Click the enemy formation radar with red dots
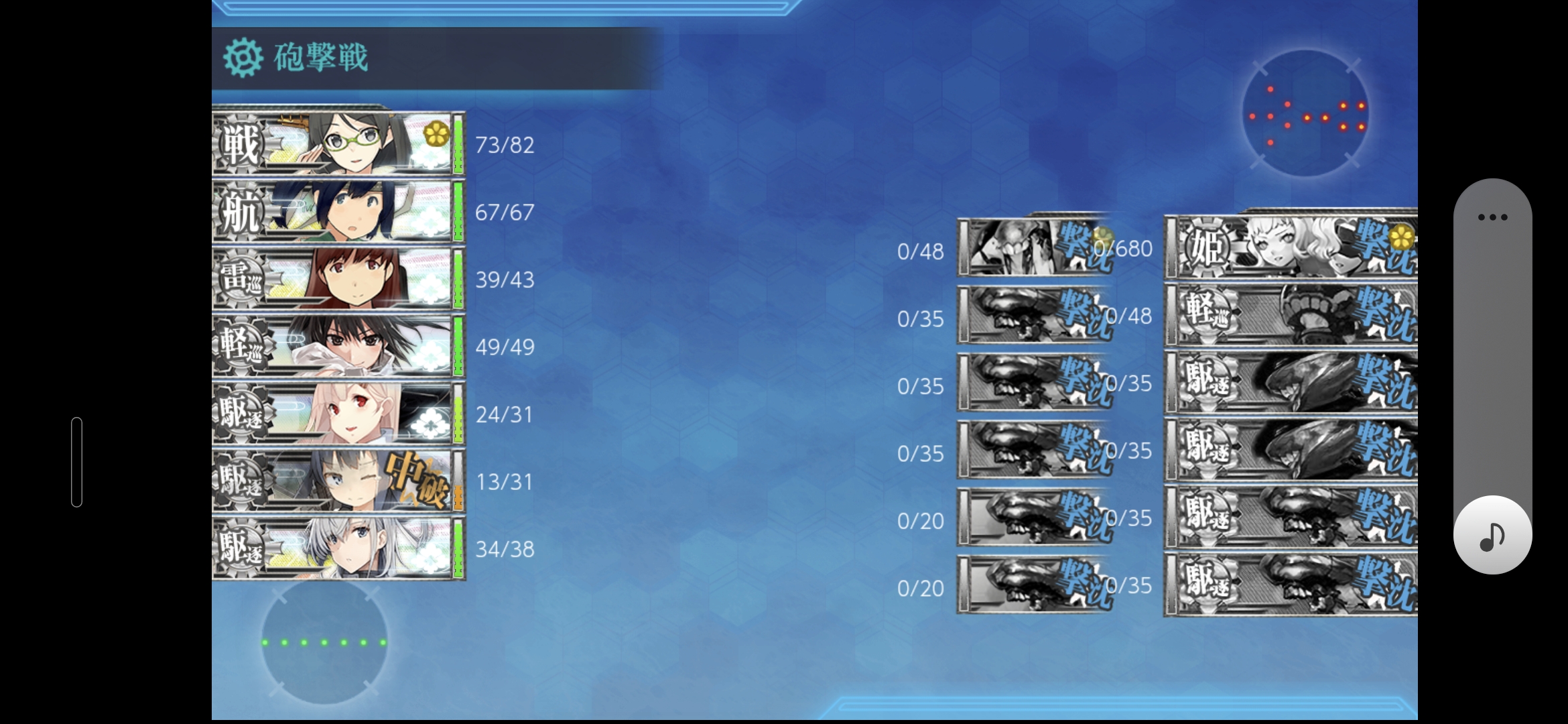 pyautogui.click(x=1305, y=114)
